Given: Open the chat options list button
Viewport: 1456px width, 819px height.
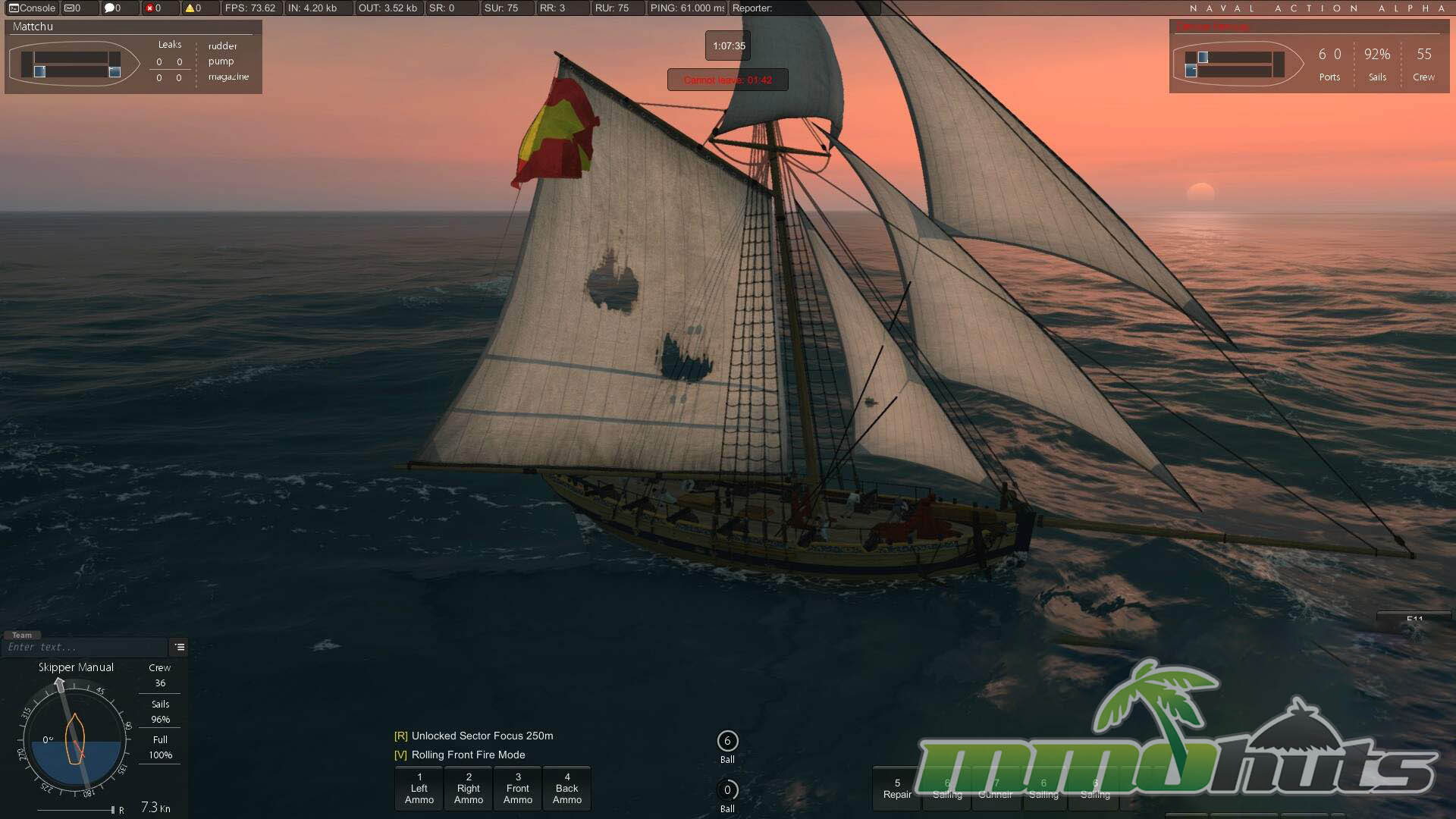Looking at the screenshot, I should click(180, 647).
